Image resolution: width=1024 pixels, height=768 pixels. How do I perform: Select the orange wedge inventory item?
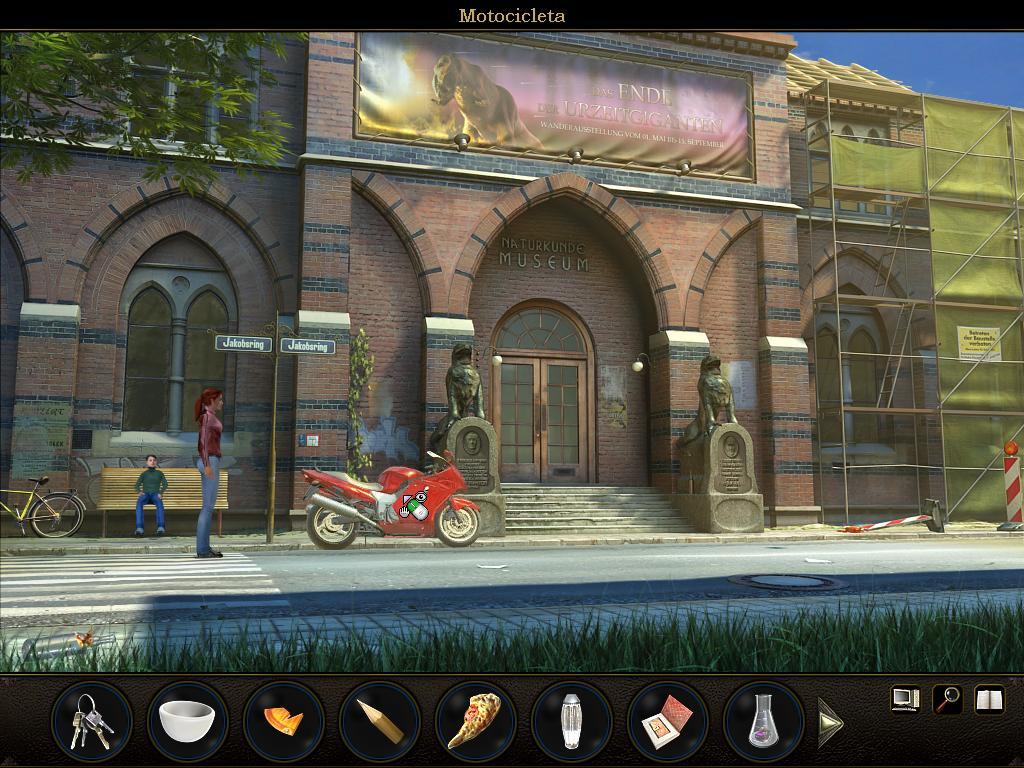(x=283, y=721)
